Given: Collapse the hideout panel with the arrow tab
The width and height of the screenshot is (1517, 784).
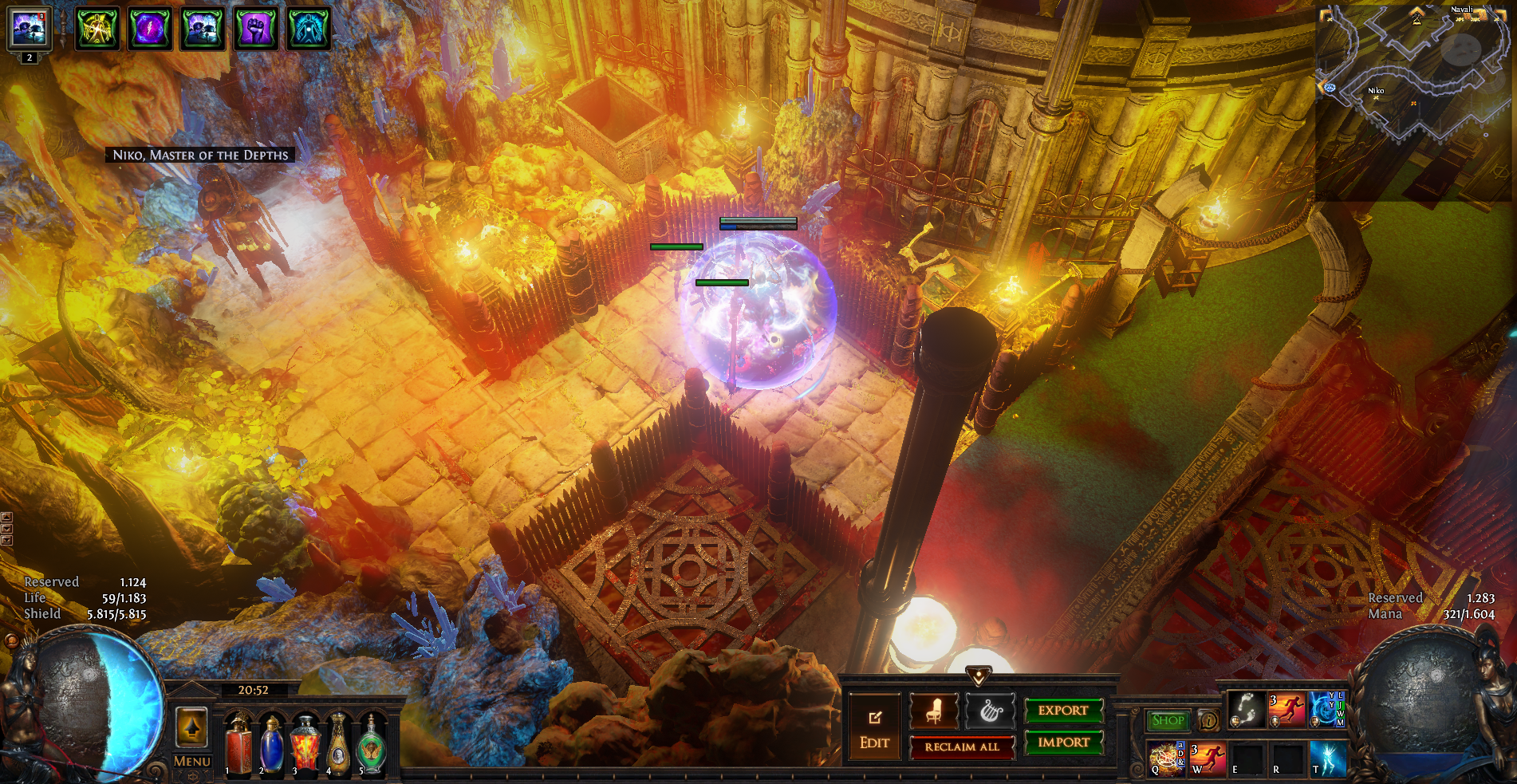Looking at the screenshot, I should point(979,676).
